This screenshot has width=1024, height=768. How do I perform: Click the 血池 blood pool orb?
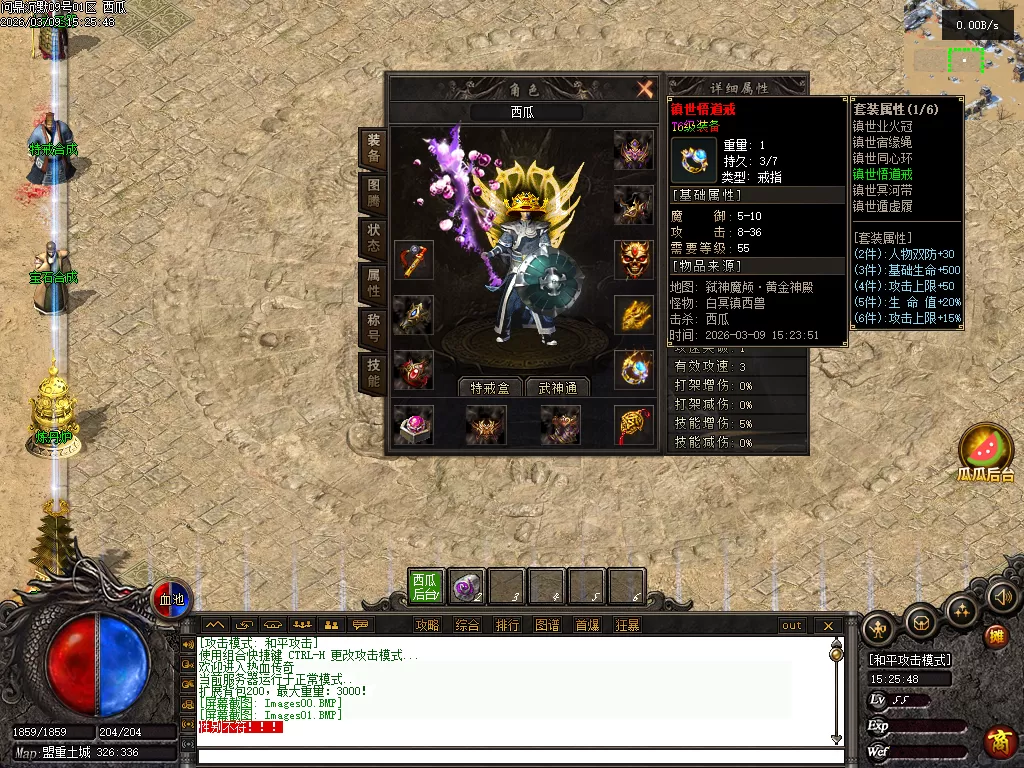coord(173,599)
